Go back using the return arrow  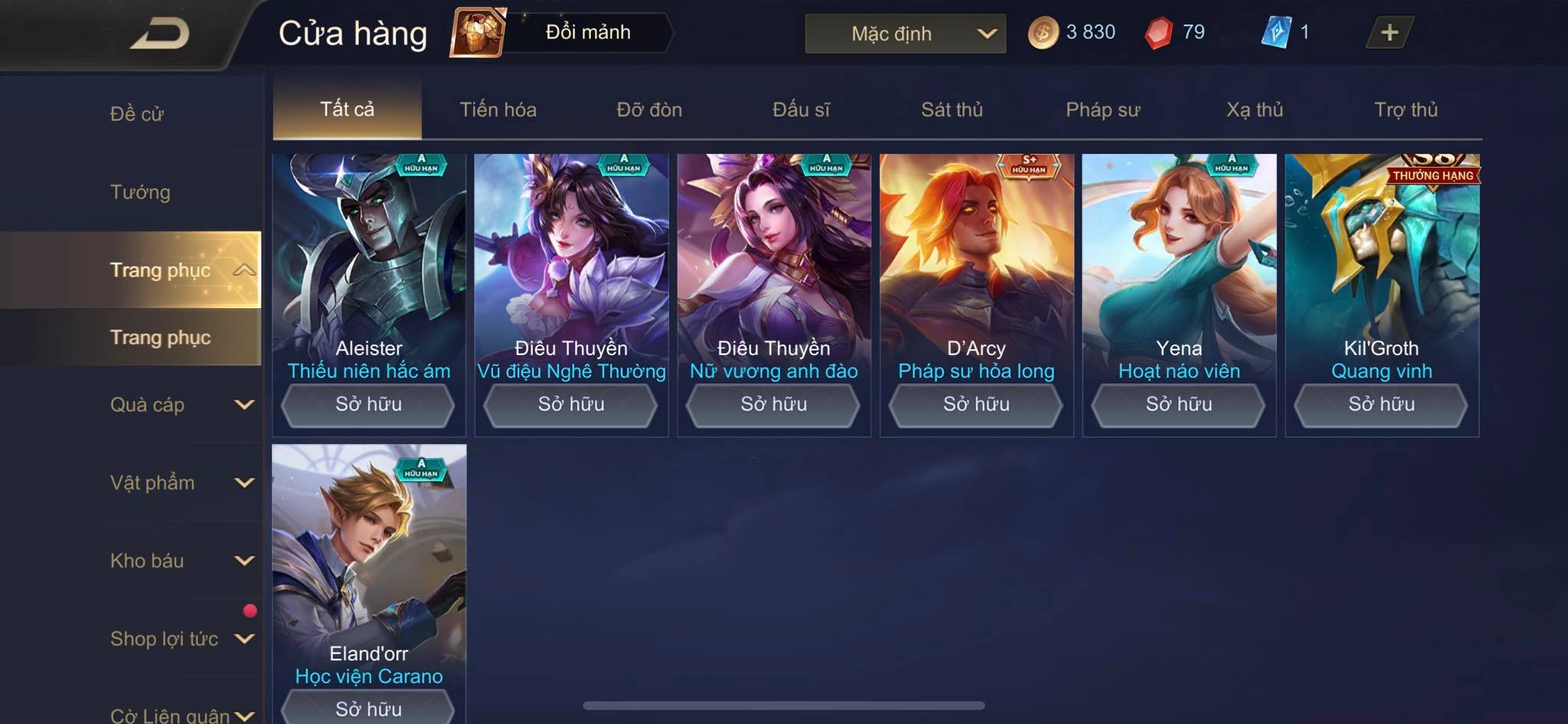(x=159, y=34)
